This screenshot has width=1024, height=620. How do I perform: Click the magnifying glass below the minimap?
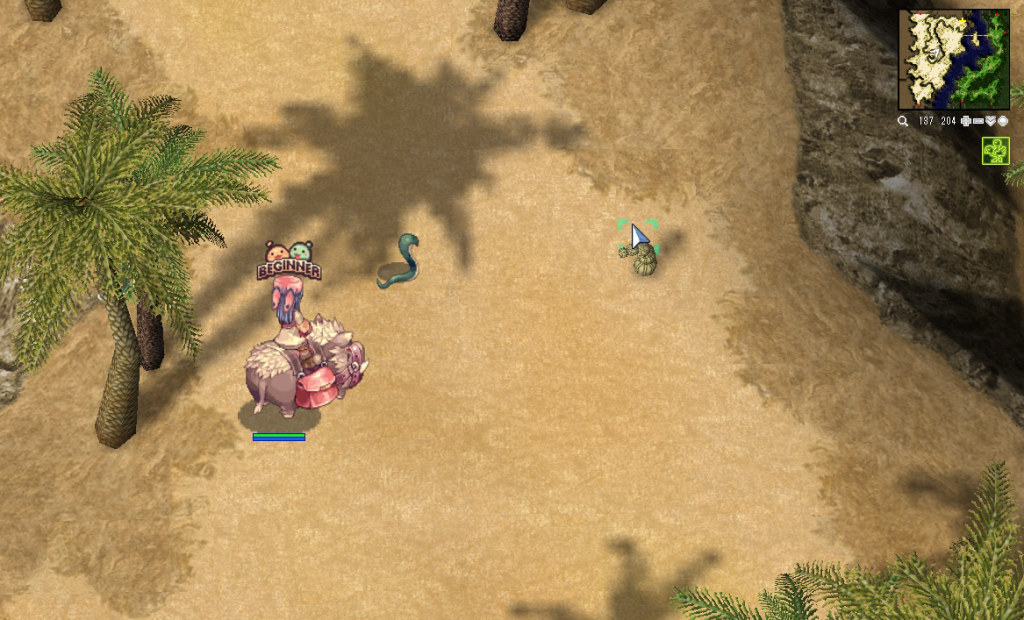(903, 121)
